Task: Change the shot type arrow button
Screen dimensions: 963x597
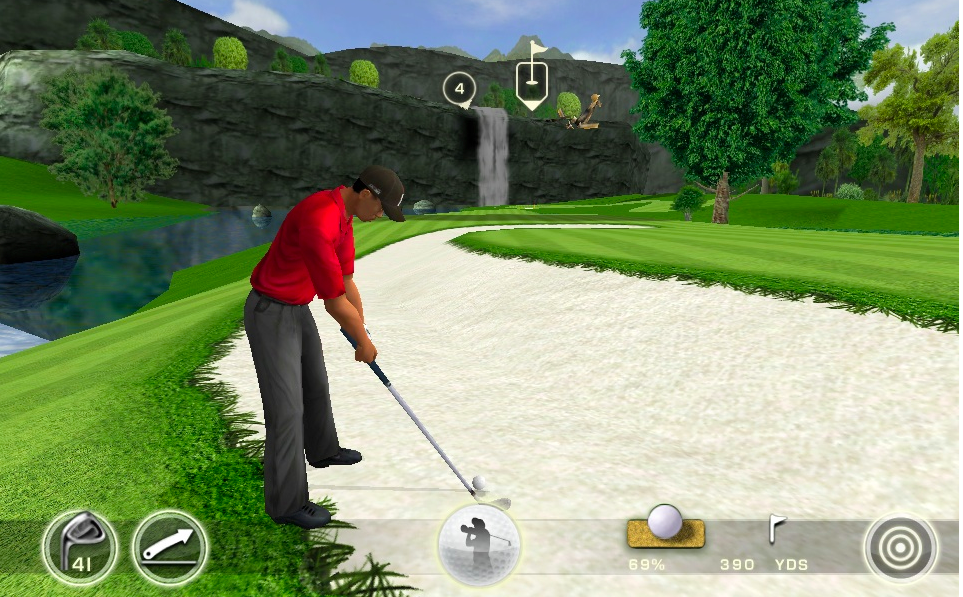Action: coord(170,547)
